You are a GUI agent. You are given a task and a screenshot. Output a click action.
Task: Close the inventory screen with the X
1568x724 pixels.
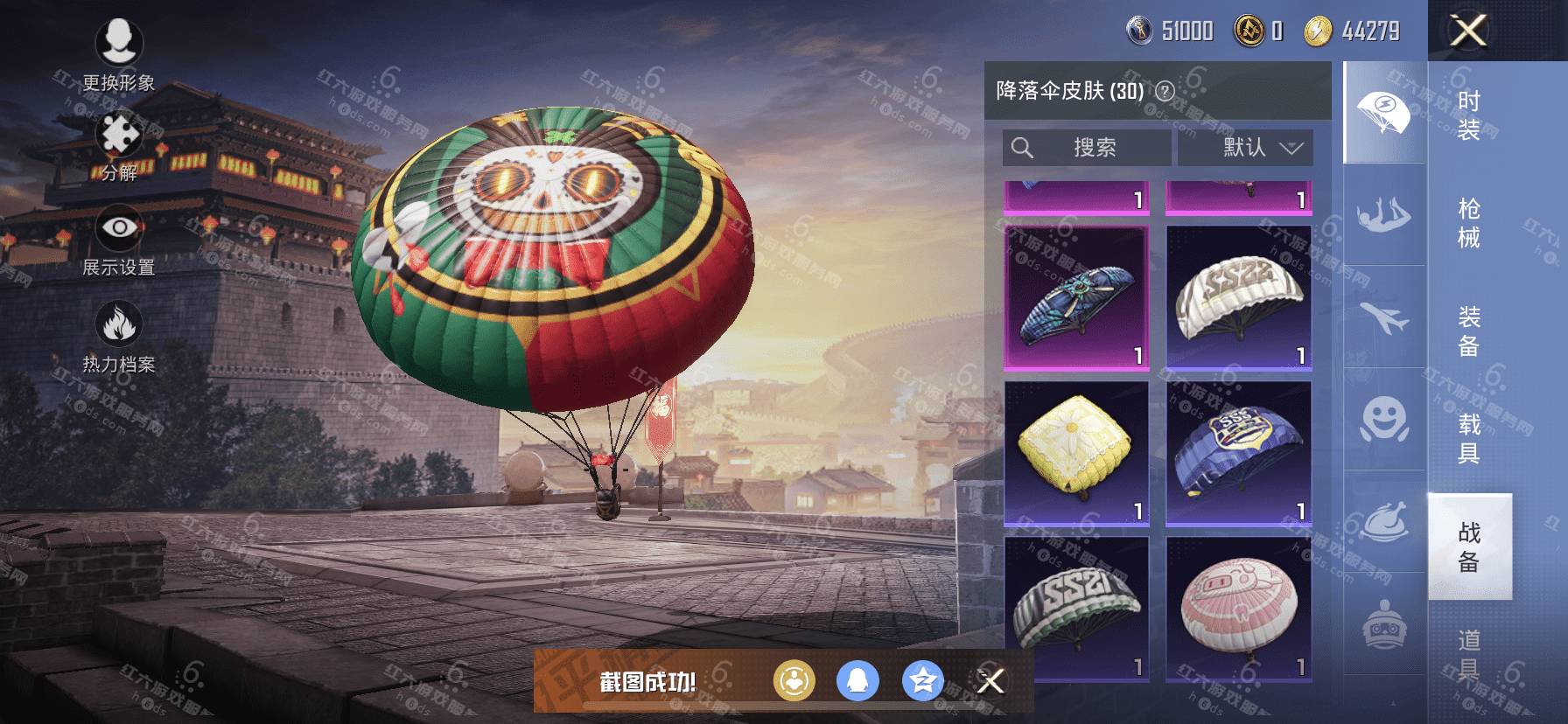[x=1468, y=31]
